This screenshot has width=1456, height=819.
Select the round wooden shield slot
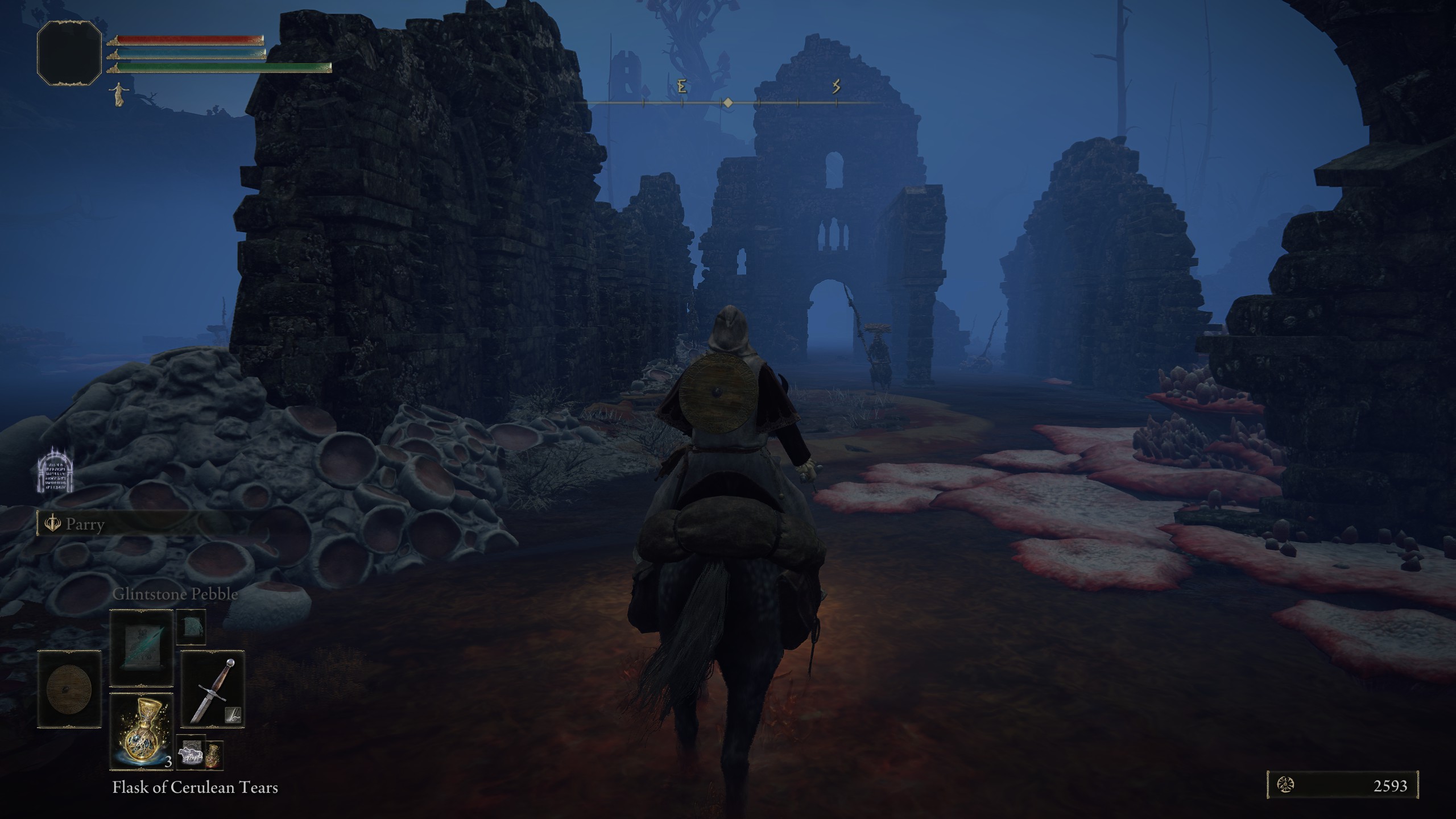point(69,689)
